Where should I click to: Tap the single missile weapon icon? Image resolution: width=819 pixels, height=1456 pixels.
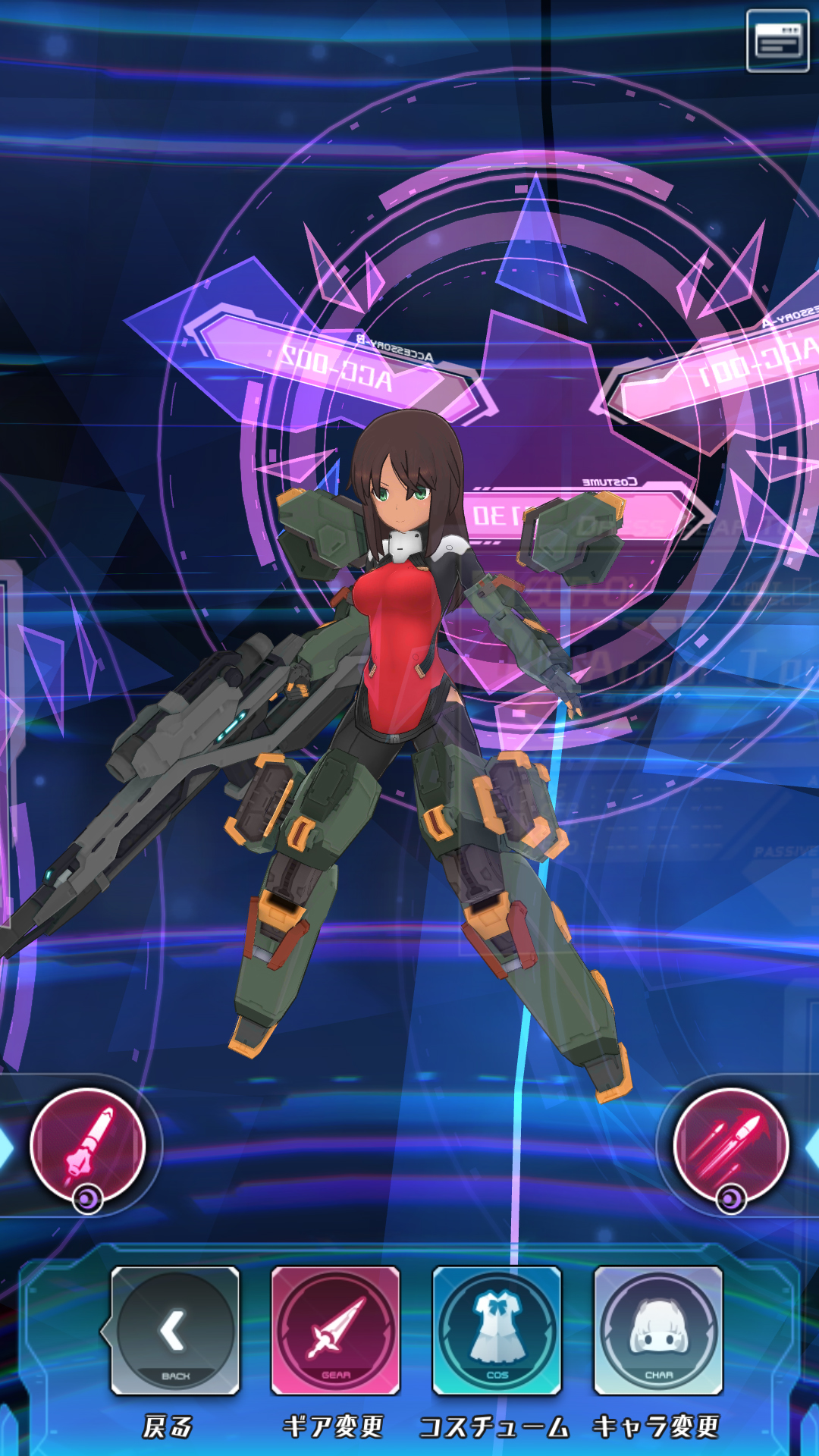[x=87, y=1145]
